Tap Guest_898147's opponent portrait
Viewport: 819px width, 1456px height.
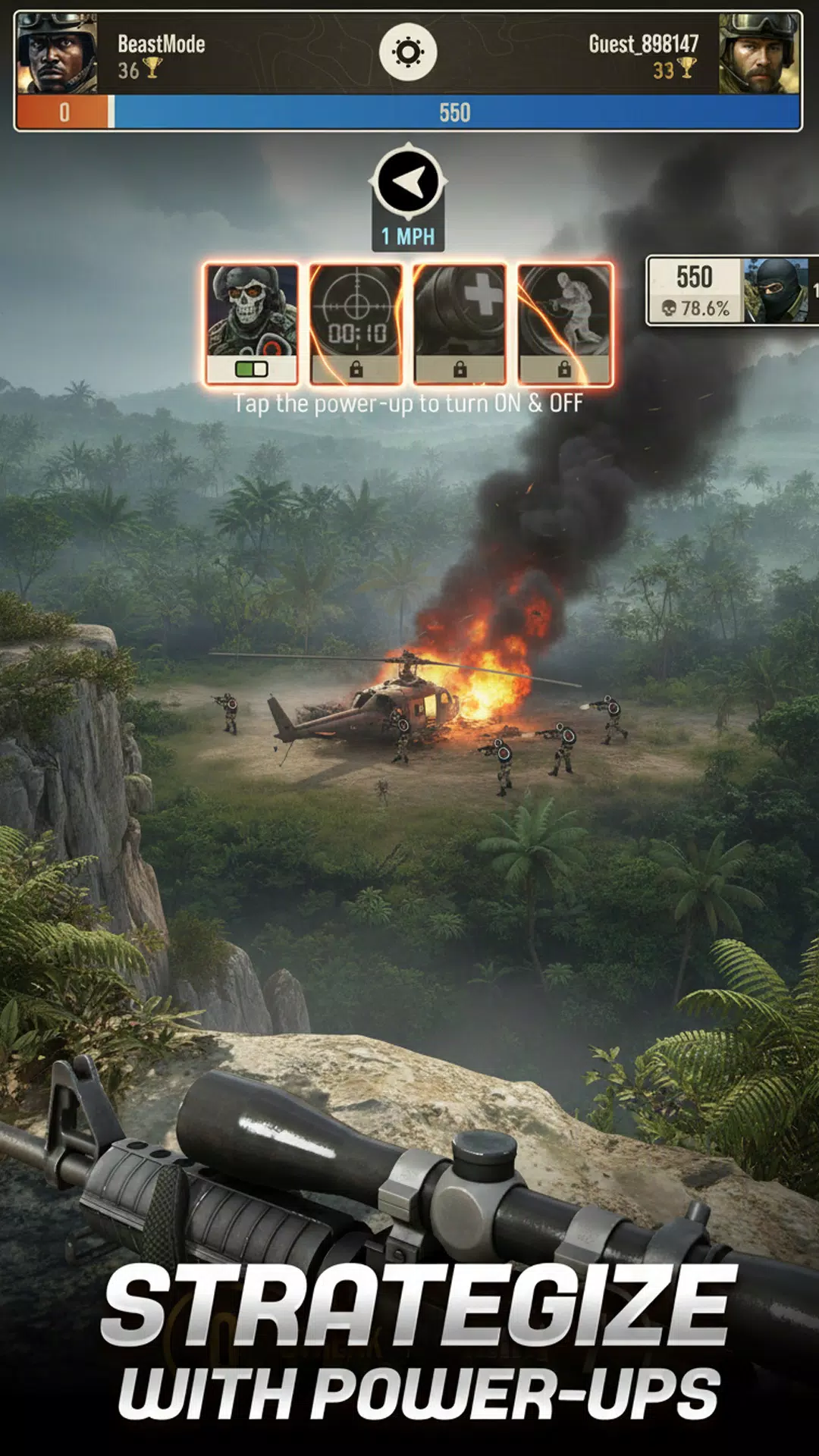pos(759,54)
